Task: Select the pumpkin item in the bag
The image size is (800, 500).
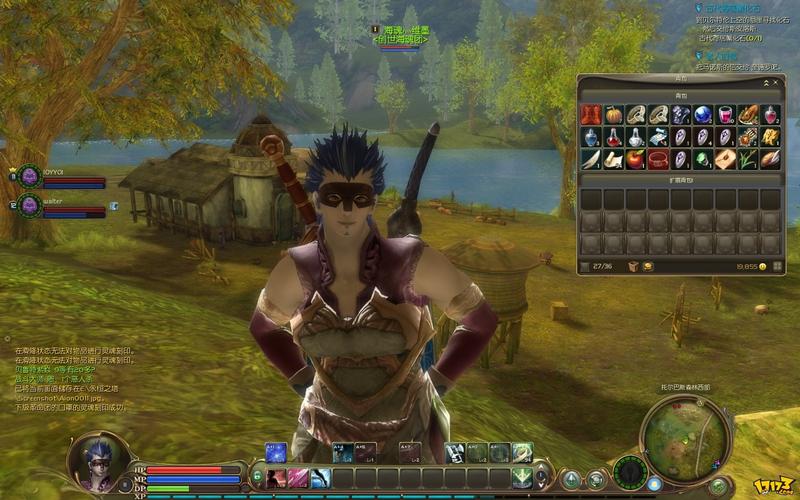Action: (x=613, y=115)
